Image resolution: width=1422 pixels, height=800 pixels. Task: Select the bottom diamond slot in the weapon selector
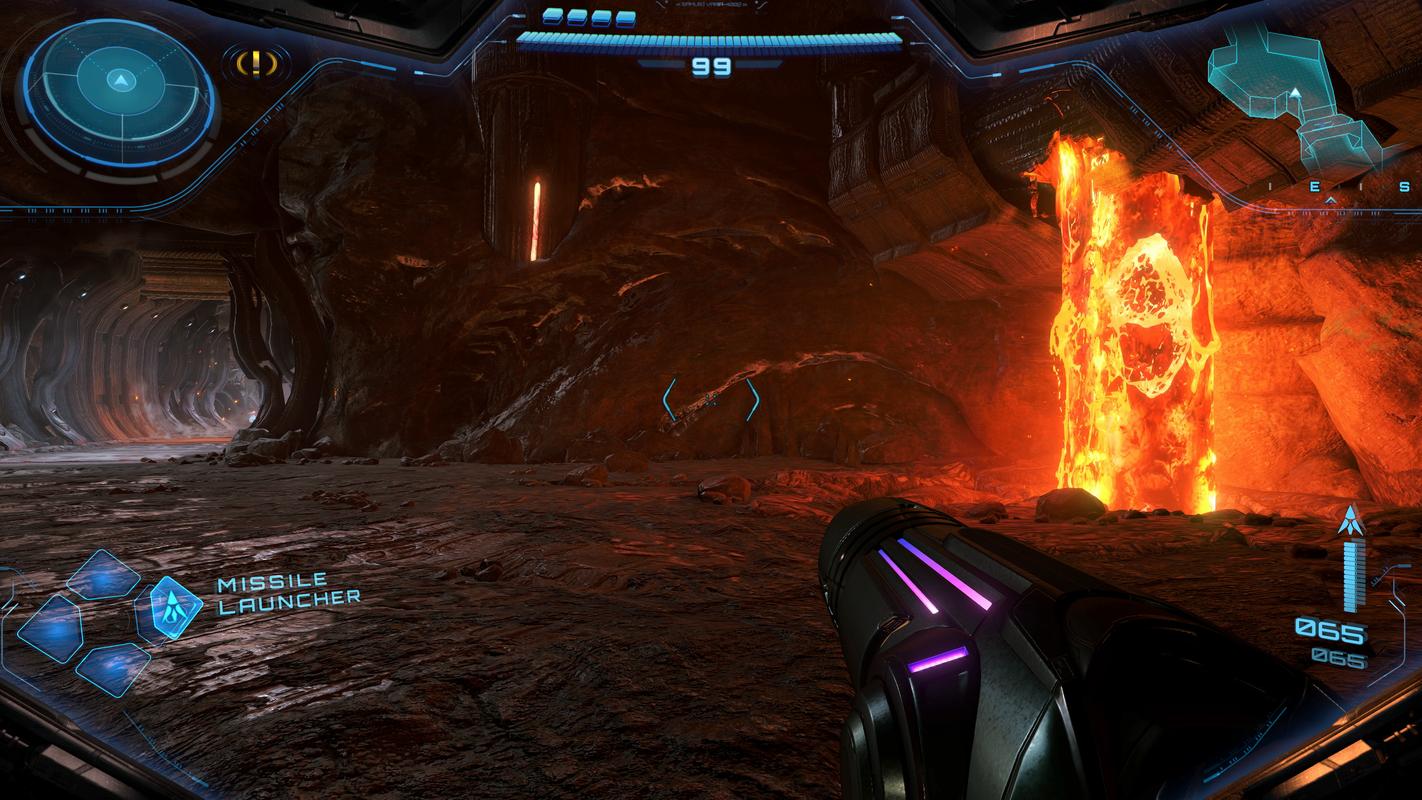[x=112, y=668]
